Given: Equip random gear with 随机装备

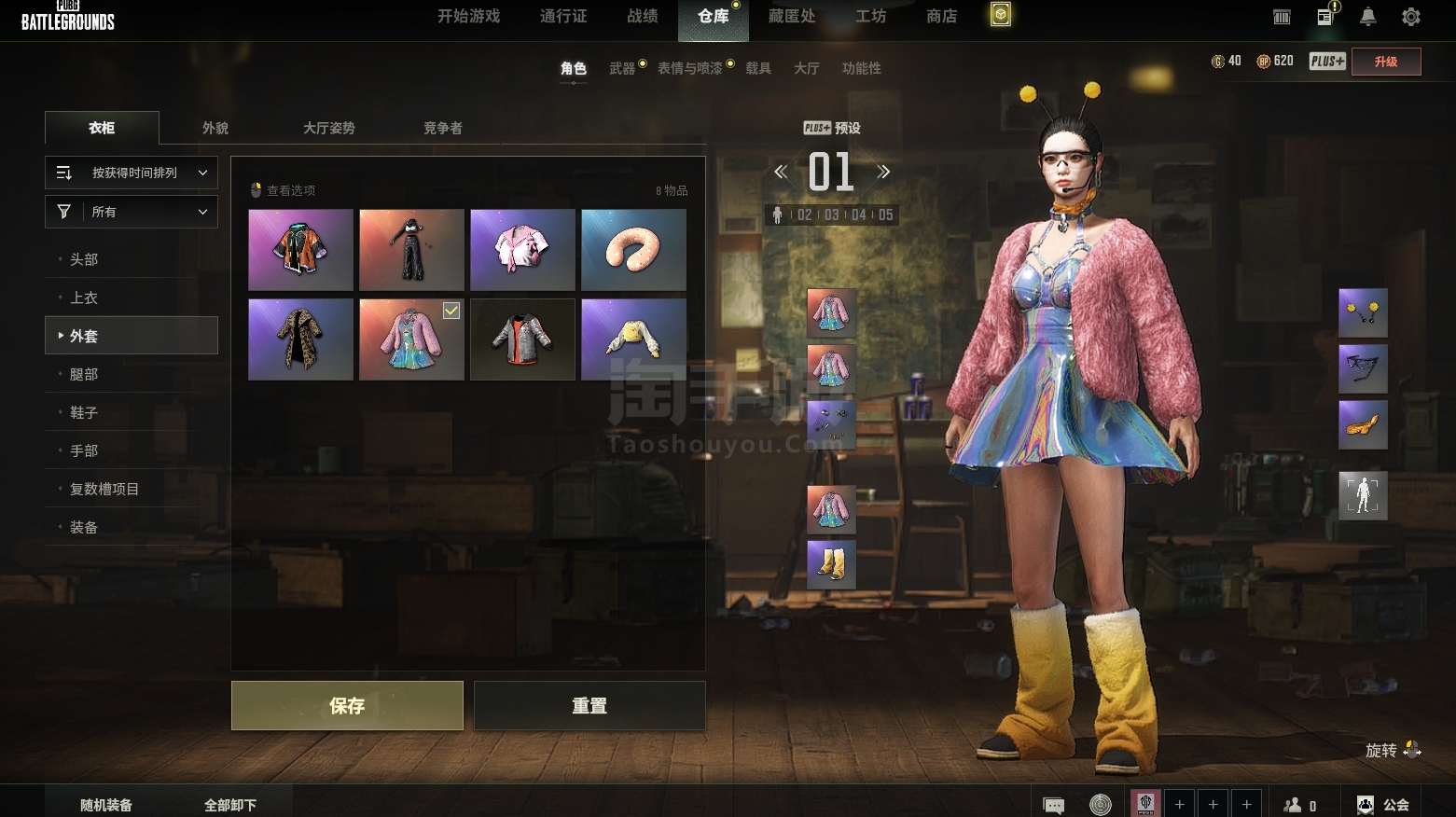Looking at the screenshot, I should click(x=106, y=805).
